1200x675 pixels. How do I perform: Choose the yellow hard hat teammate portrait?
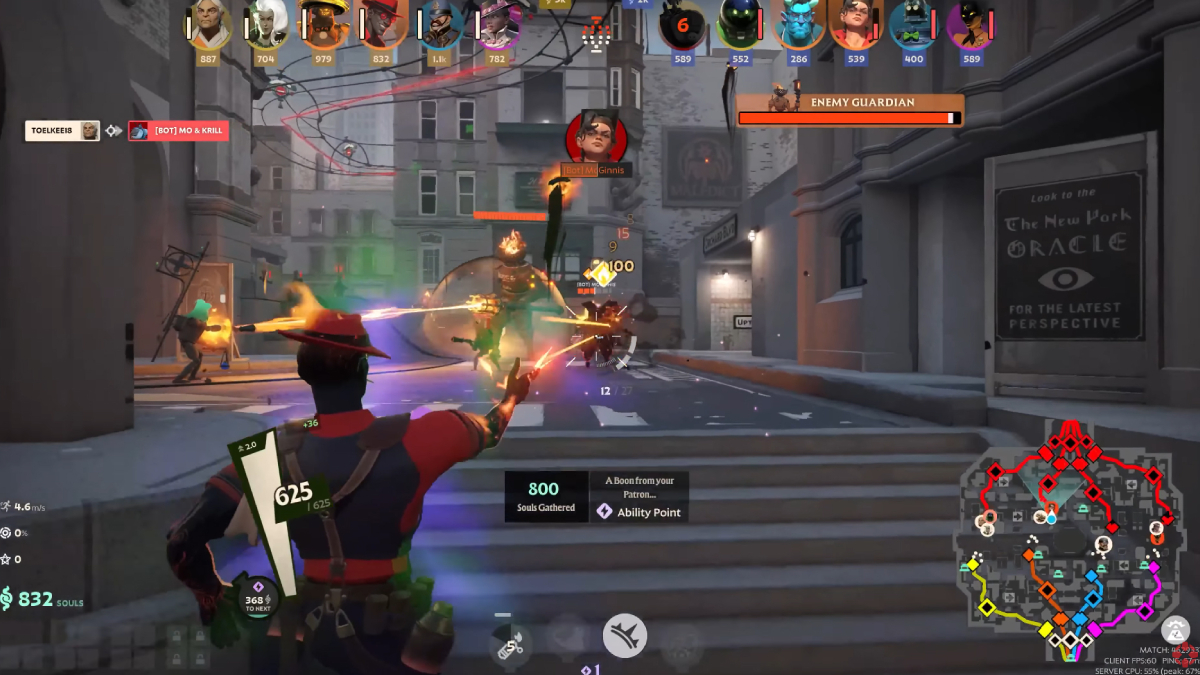point(323,26)
